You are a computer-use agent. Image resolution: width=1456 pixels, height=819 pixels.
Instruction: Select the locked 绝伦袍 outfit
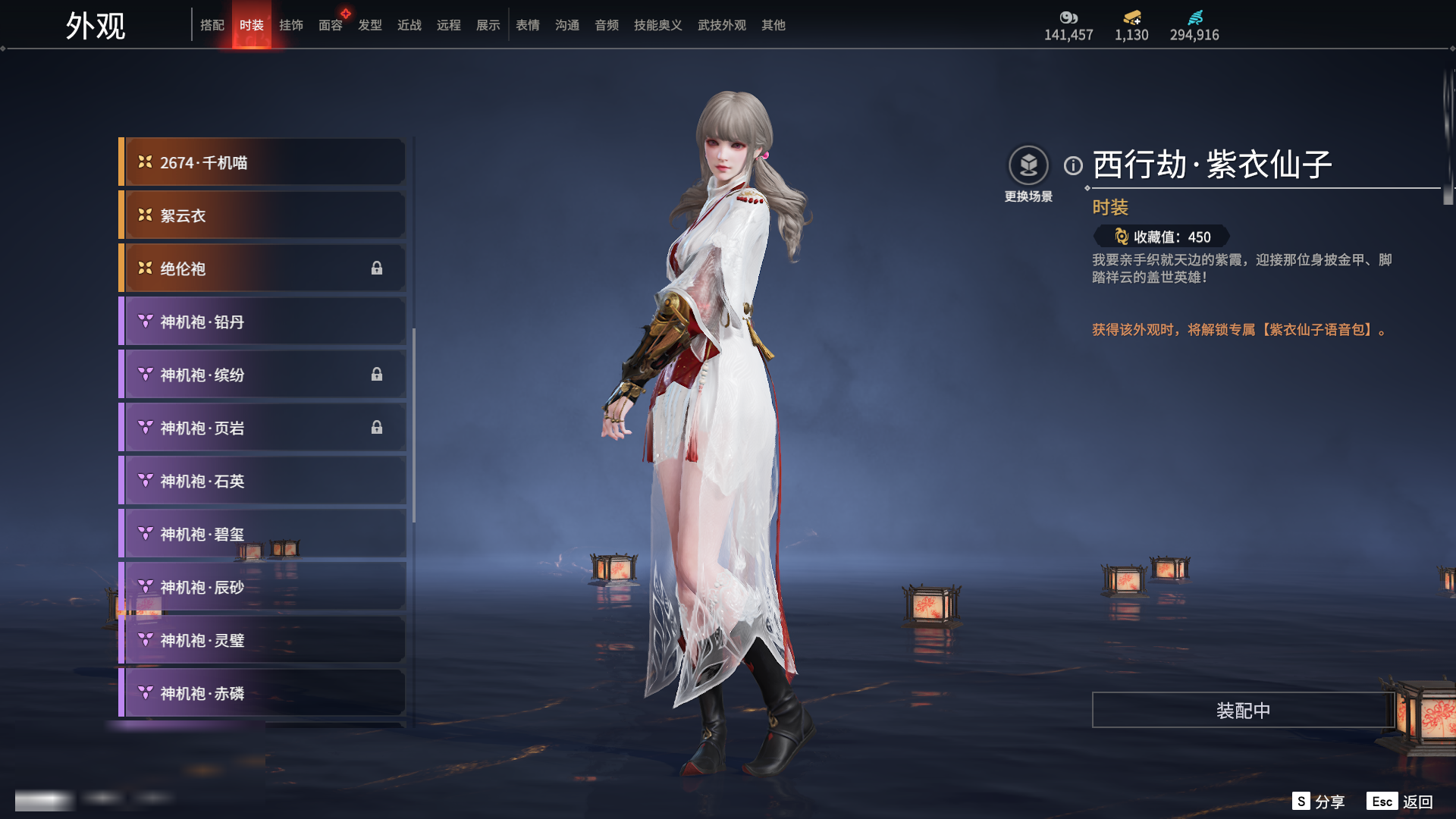pos(262,268)
